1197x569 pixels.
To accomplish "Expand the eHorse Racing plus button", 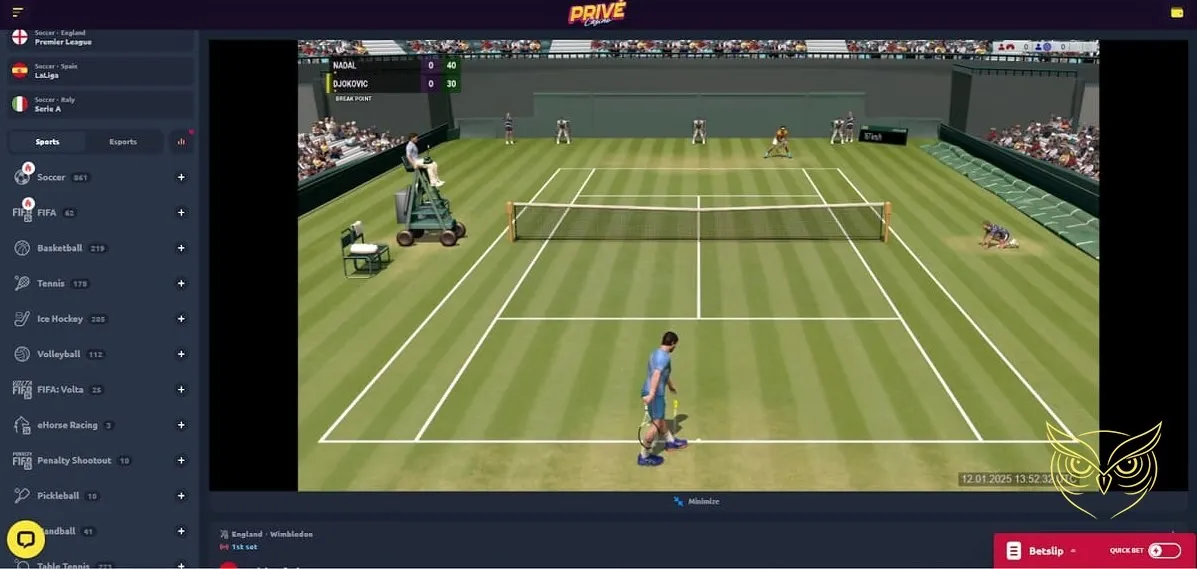I will (x=181, y=425).
